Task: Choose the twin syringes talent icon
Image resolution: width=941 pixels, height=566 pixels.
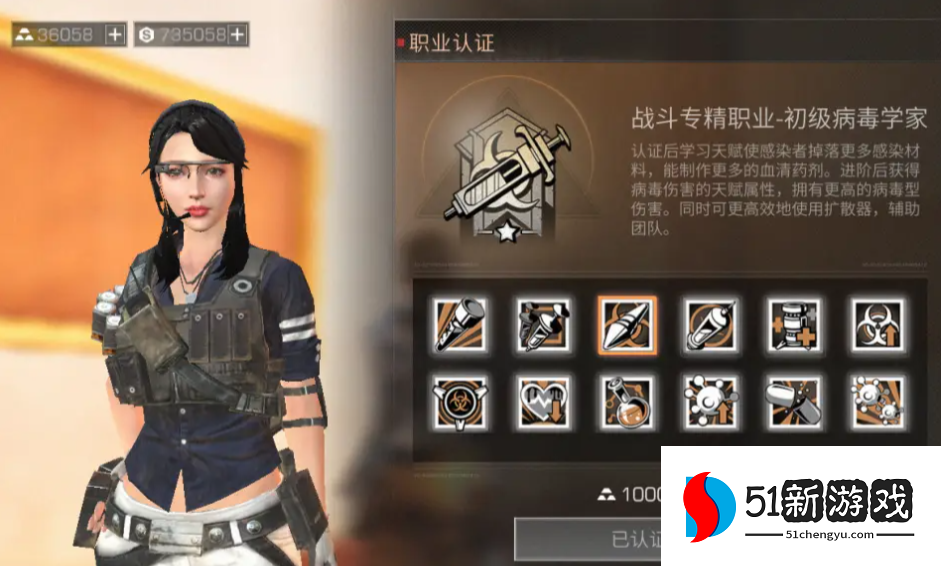Action: click(544, 324)
